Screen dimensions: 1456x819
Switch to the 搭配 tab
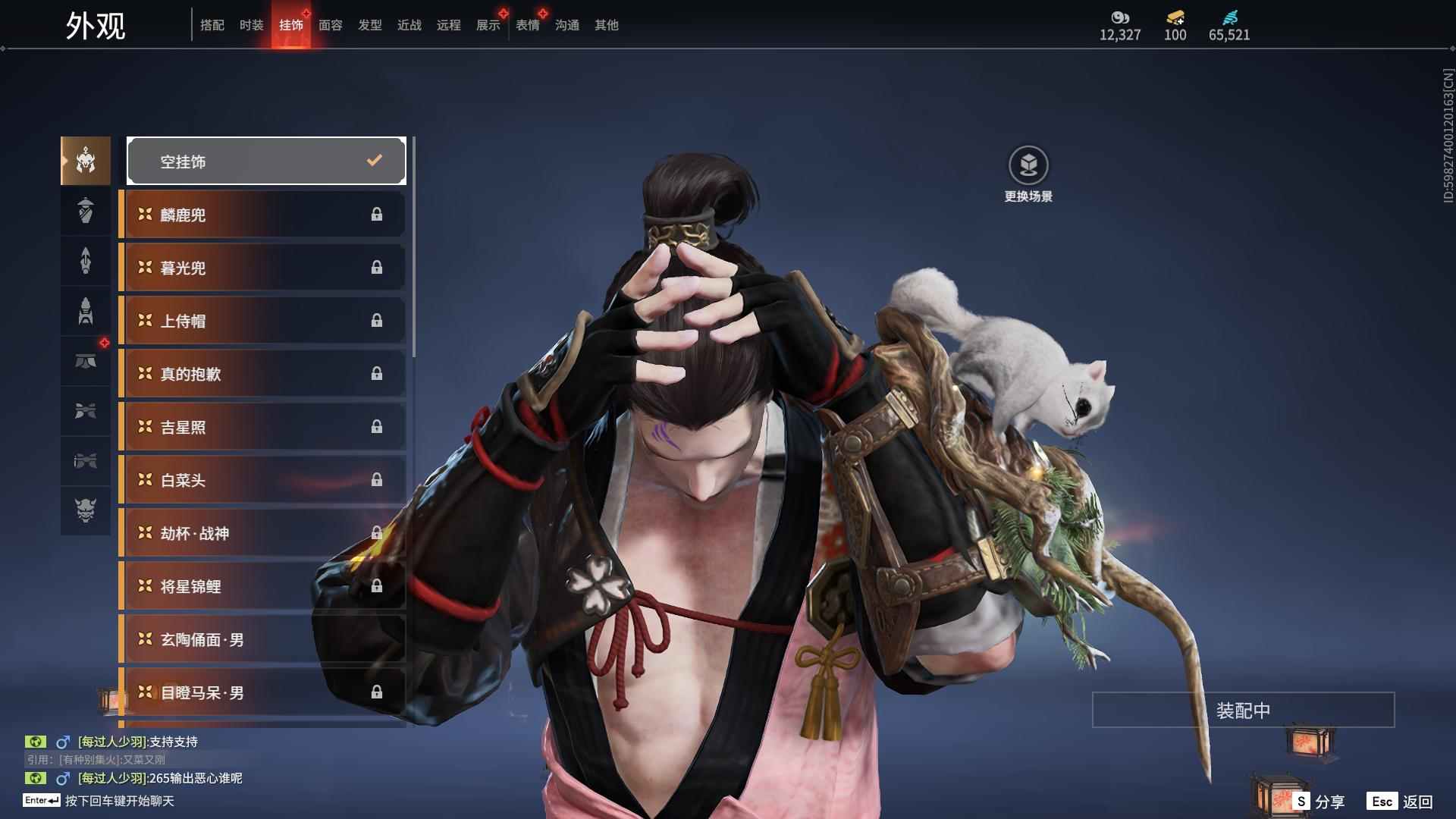pyautogui.click(x=212, y=25)
